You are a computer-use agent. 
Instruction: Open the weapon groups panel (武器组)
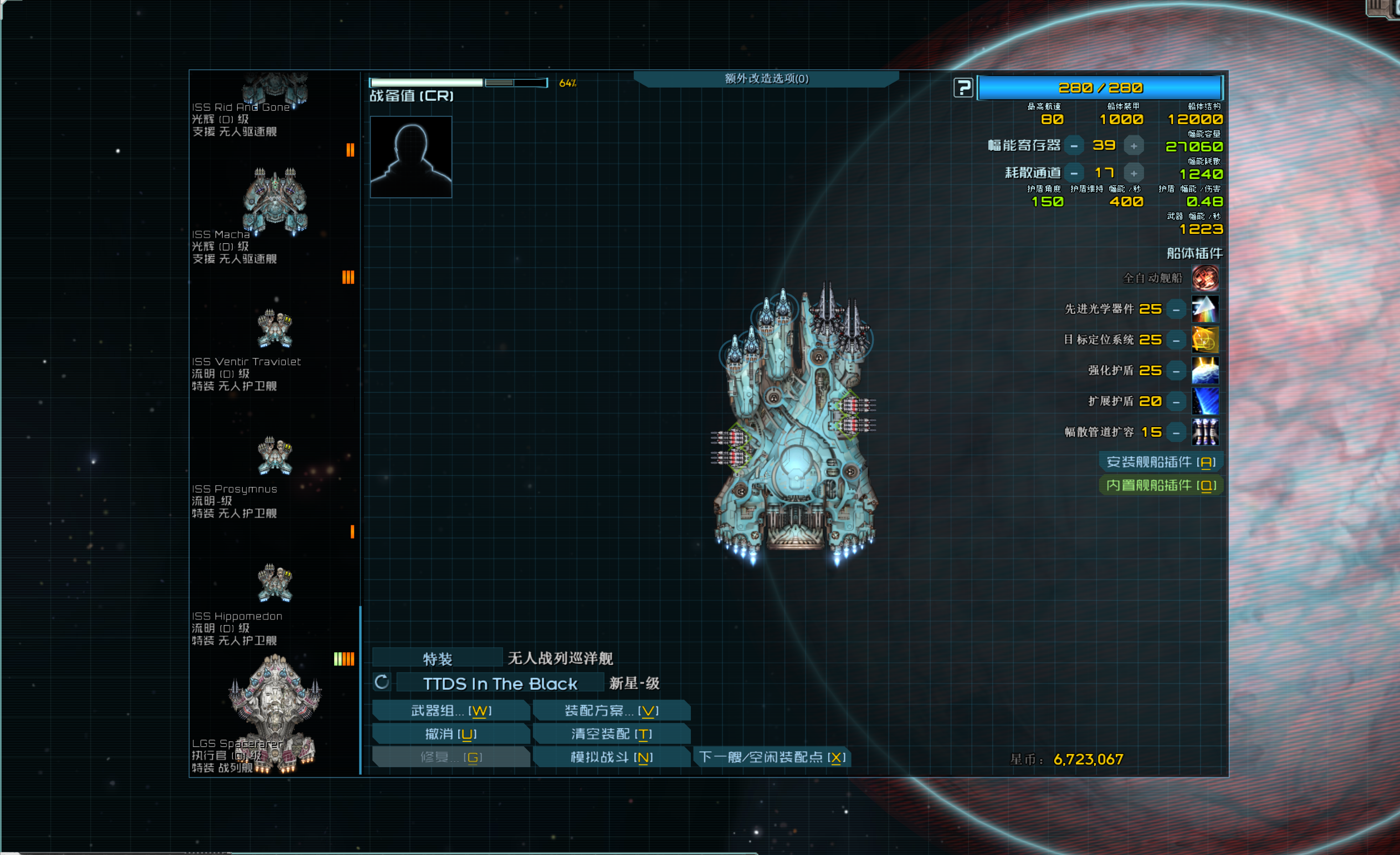click(x=450, y=711)
